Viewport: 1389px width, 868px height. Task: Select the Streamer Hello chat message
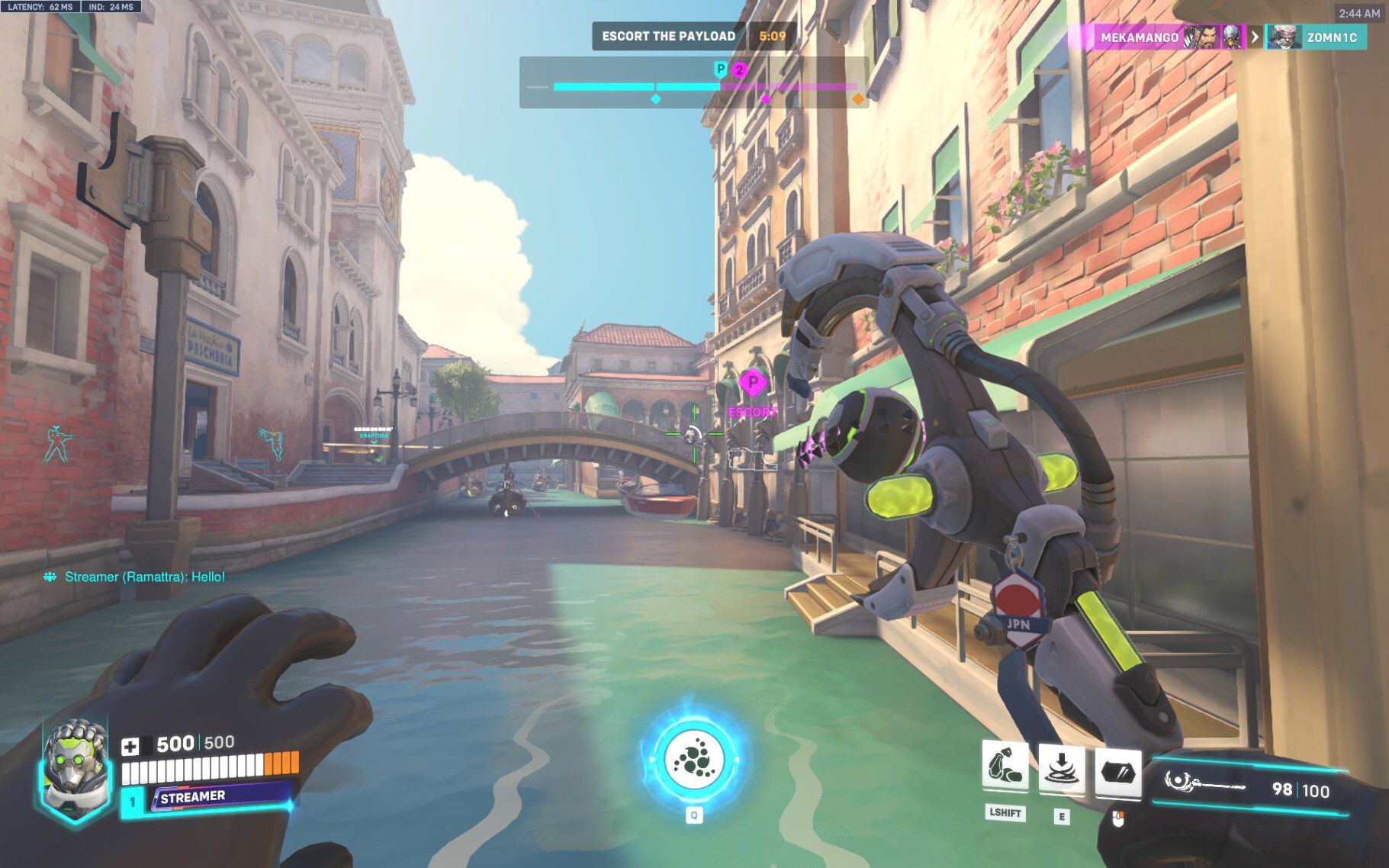144,577
